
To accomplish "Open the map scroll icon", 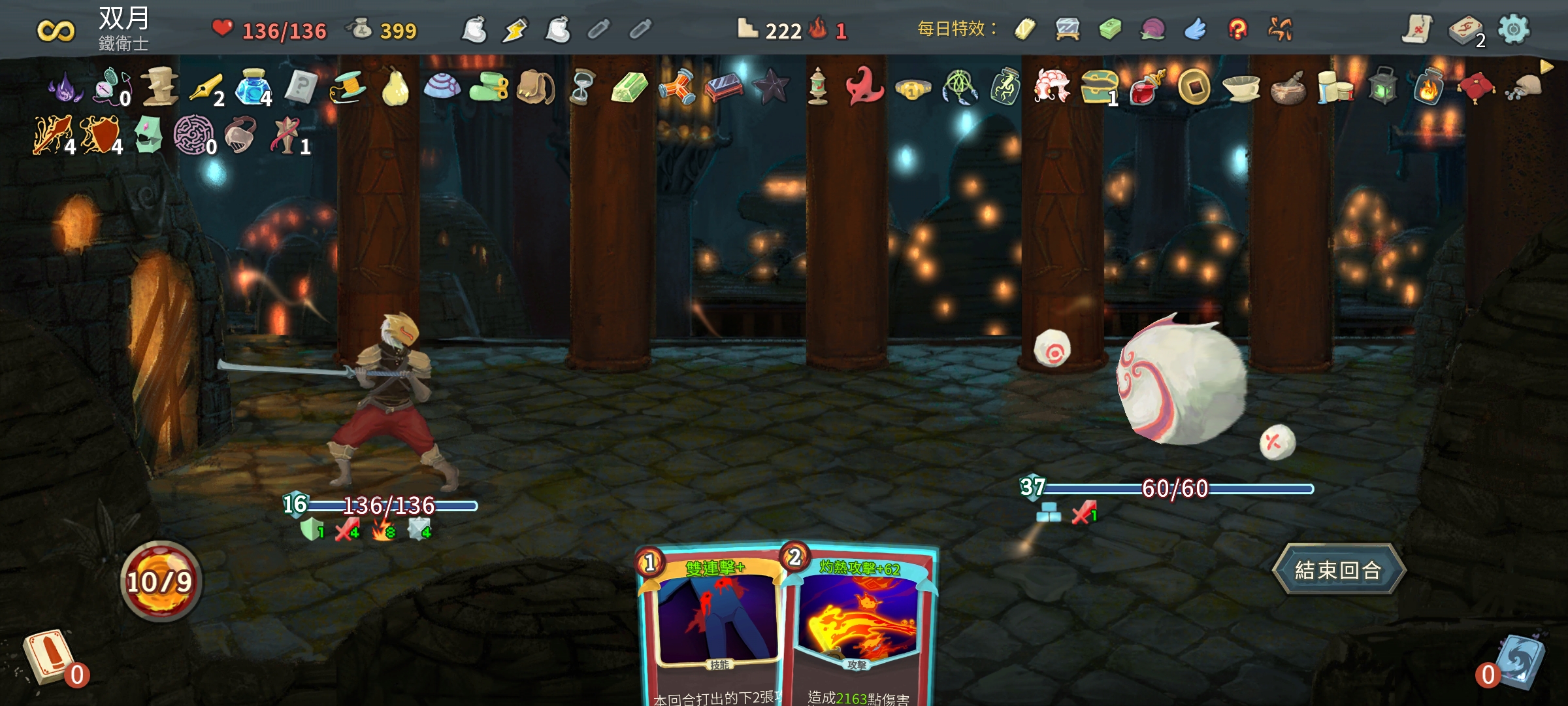I will pyautogui.click(x=1418, y=29).
